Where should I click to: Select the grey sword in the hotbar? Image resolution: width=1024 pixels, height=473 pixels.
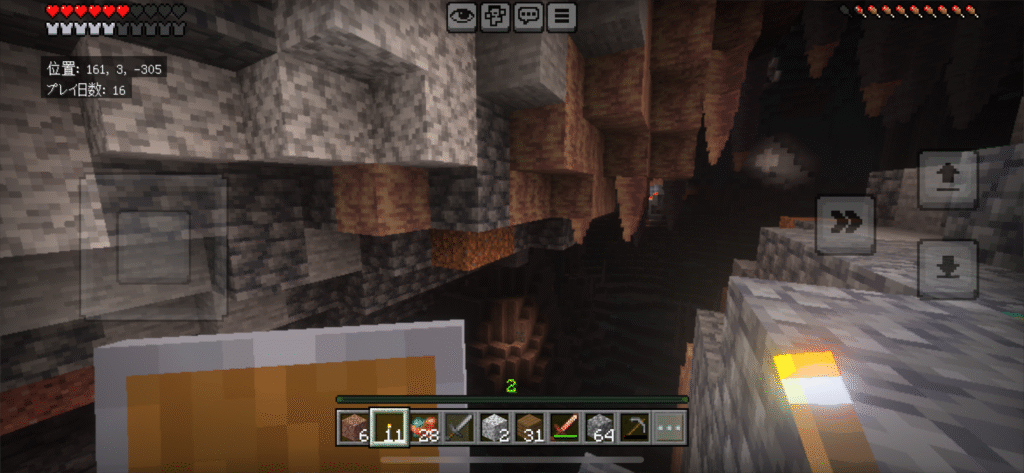click(x=459, y=427)
